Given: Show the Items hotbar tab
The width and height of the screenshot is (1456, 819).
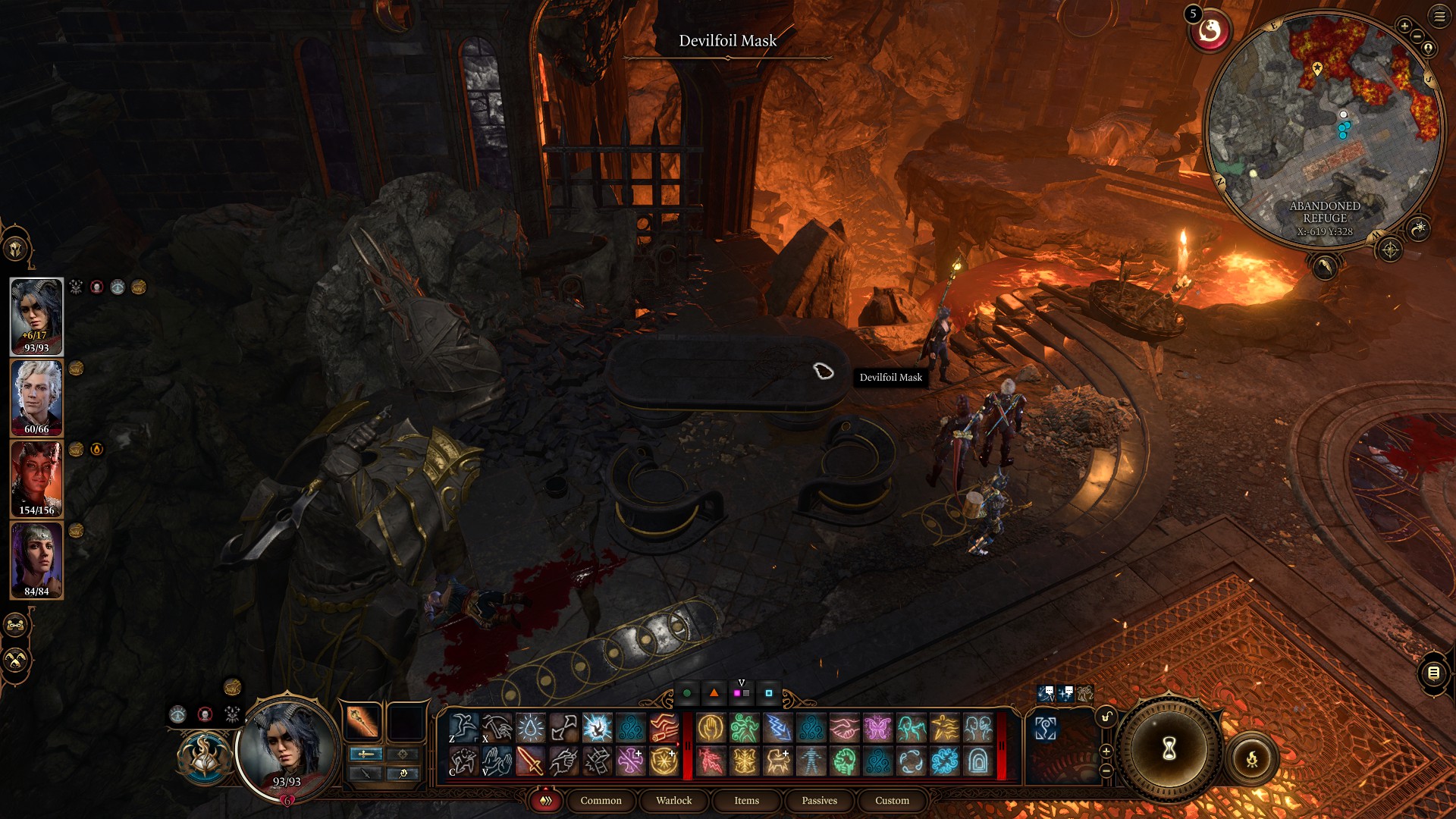Looking at the screenshot, I should coord(746,800).
